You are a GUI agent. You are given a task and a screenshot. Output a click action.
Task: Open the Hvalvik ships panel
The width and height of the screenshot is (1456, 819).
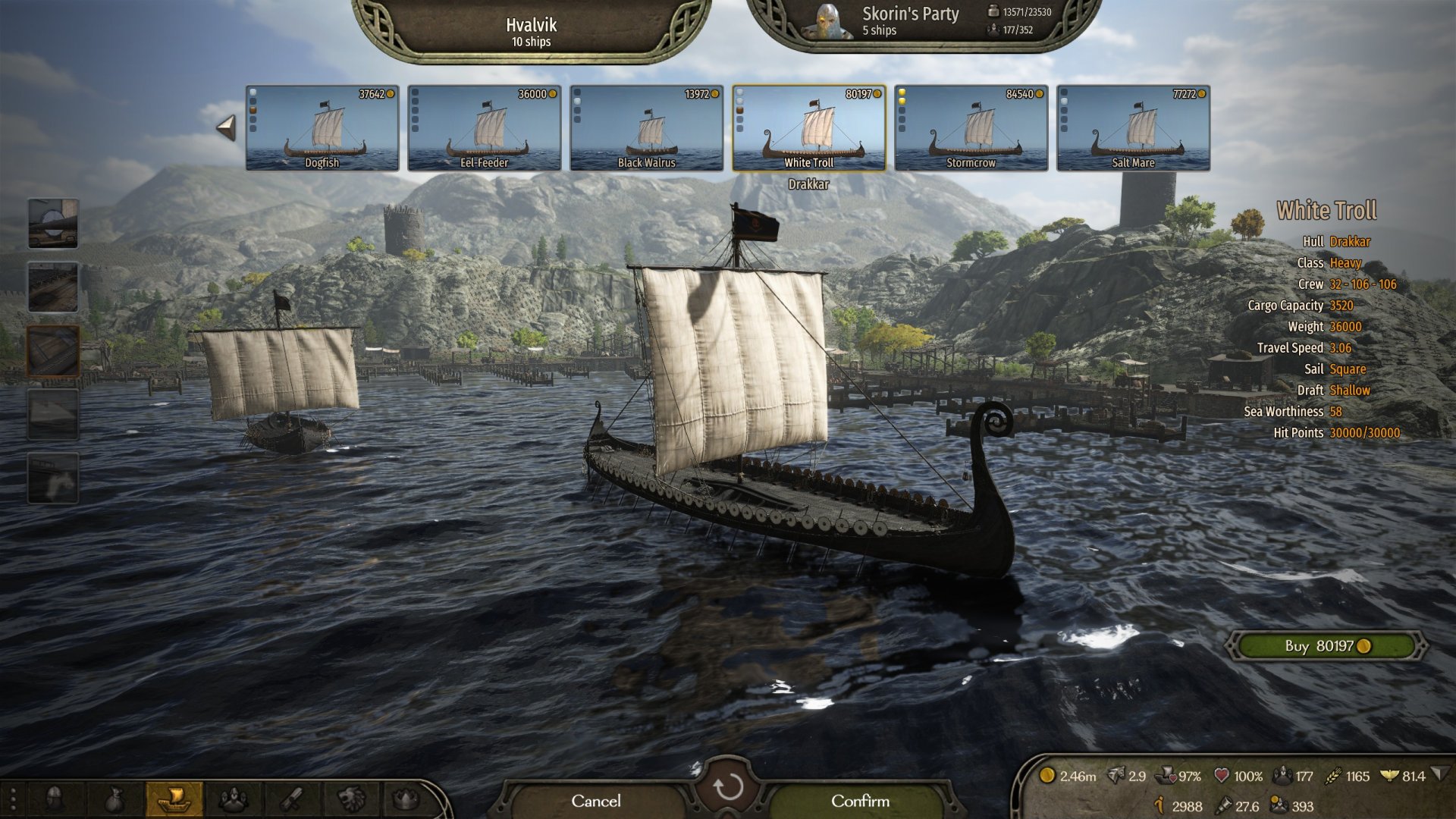point(531,32)
